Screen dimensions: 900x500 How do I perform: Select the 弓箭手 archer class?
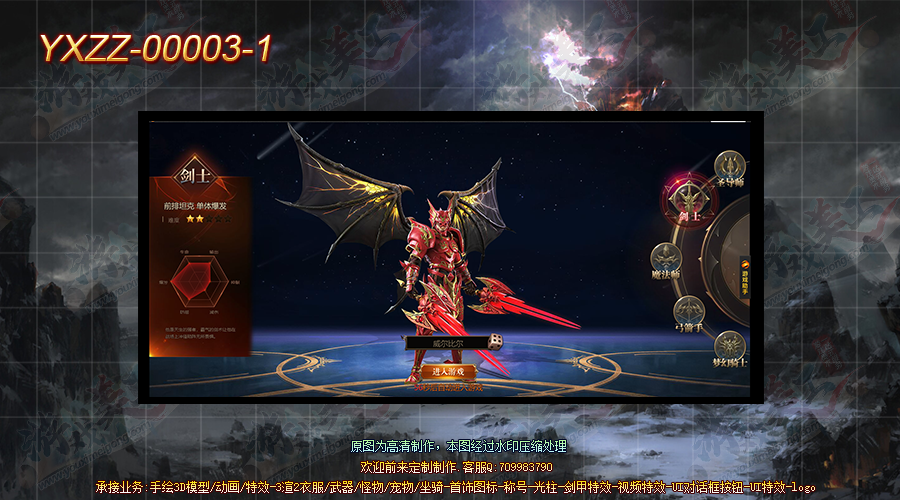(689, 311)
